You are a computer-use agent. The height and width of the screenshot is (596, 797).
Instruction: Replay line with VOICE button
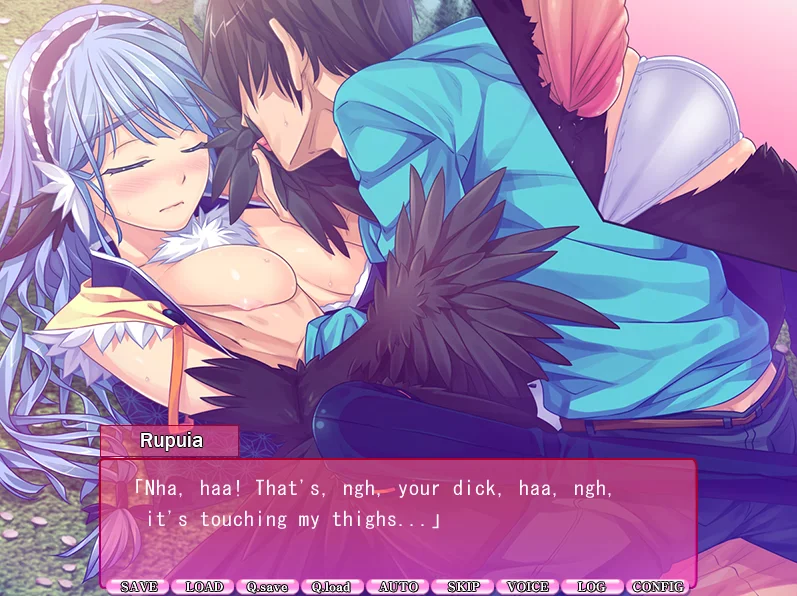pyautogui.click(x=528, y=587)
